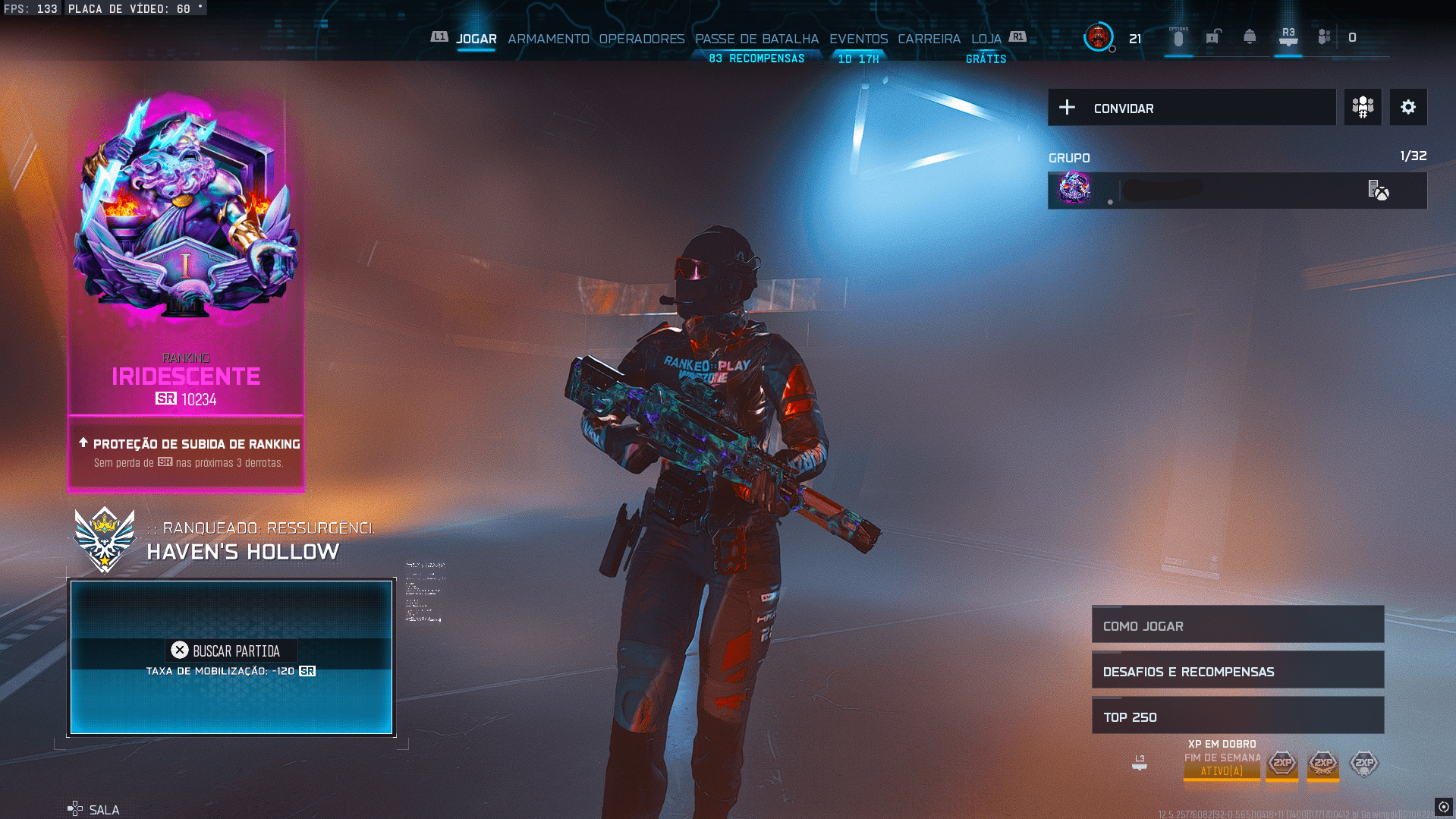Screen dimensions: 1456x819
Task: Select the Haven's Hollow ranked mode title
Action: click(243, 552)
